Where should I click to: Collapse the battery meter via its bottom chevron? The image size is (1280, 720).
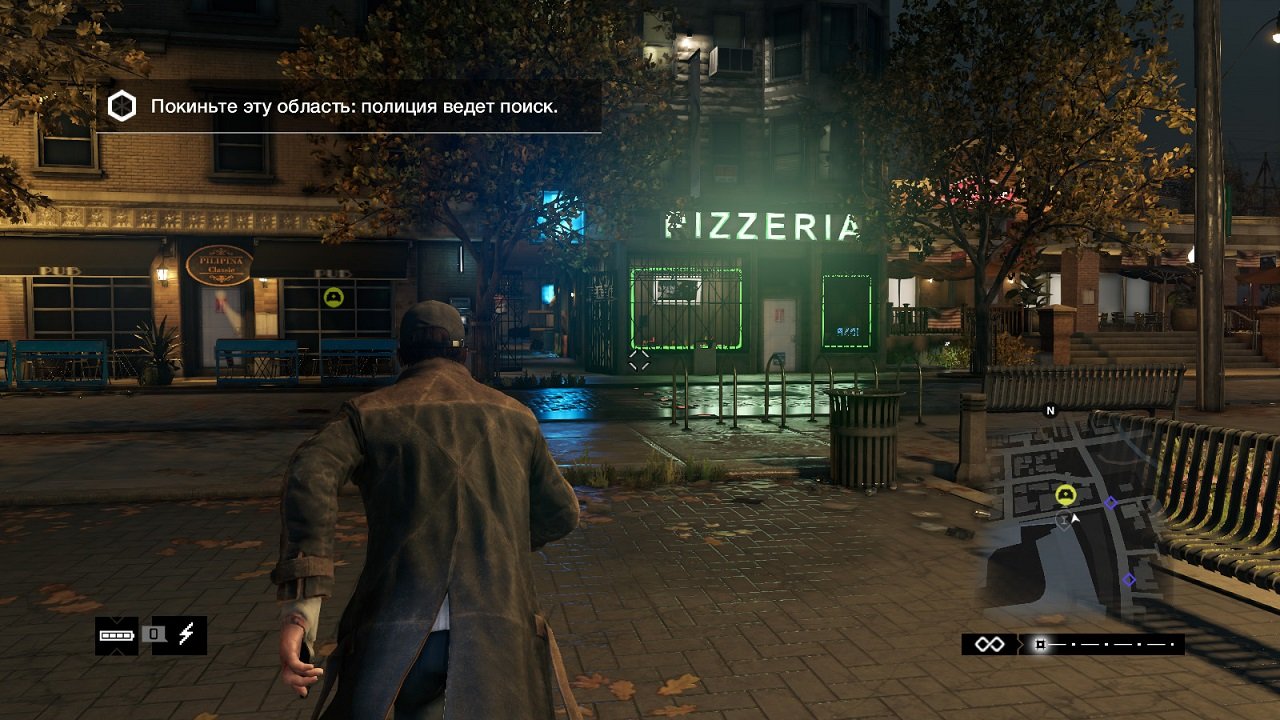point(116,652)
